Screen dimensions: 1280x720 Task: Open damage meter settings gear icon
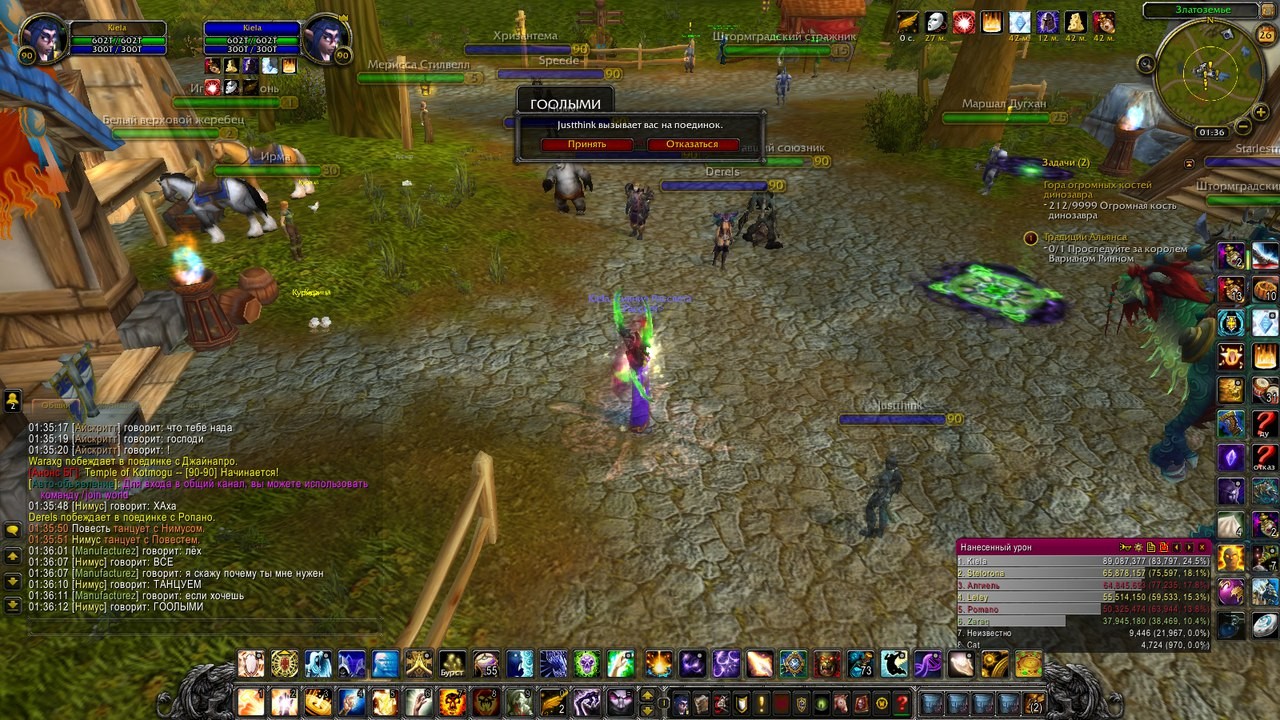click(x=1138, y=547)
